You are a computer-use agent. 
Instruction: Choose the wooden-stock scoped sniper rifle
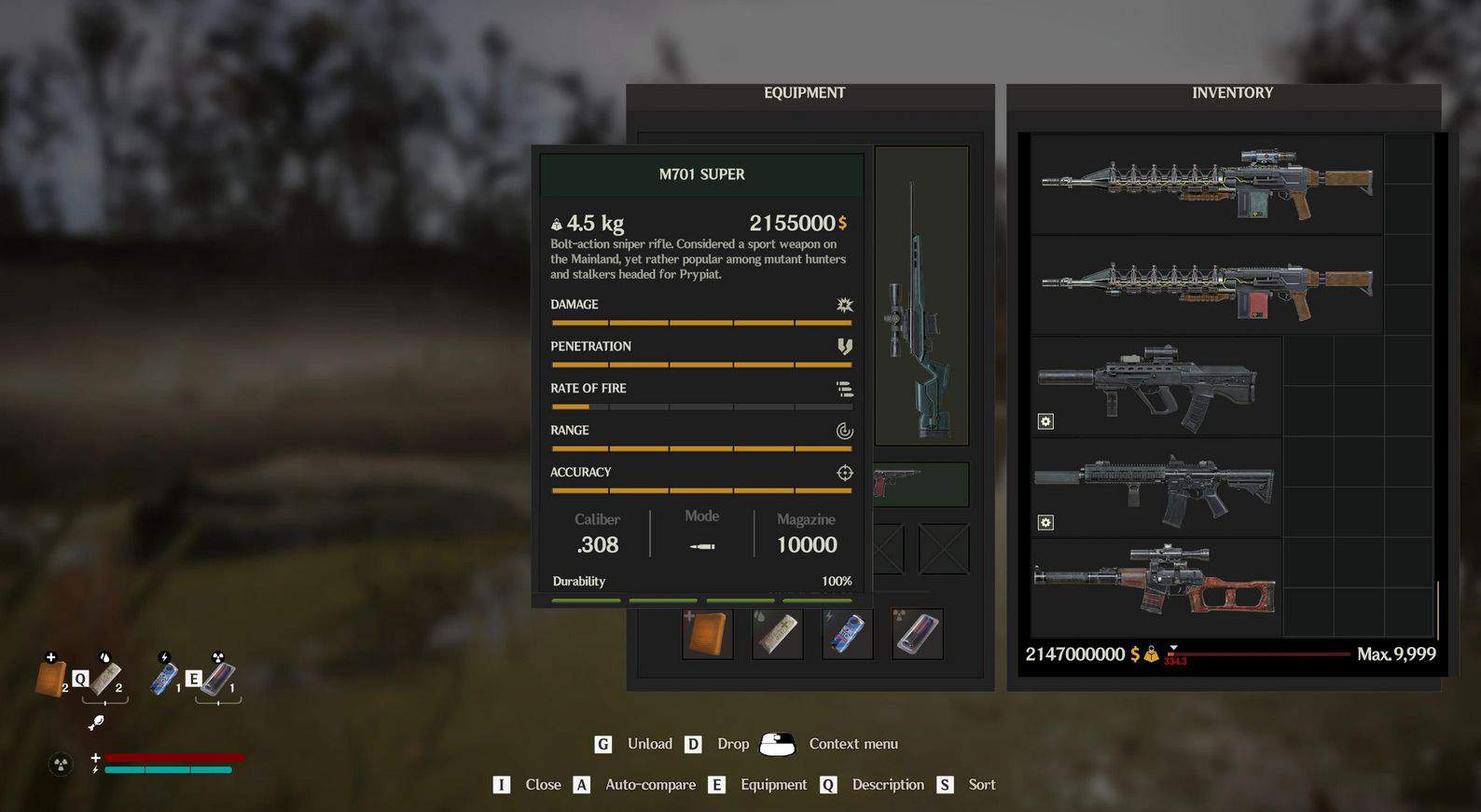click(1156, 587)
